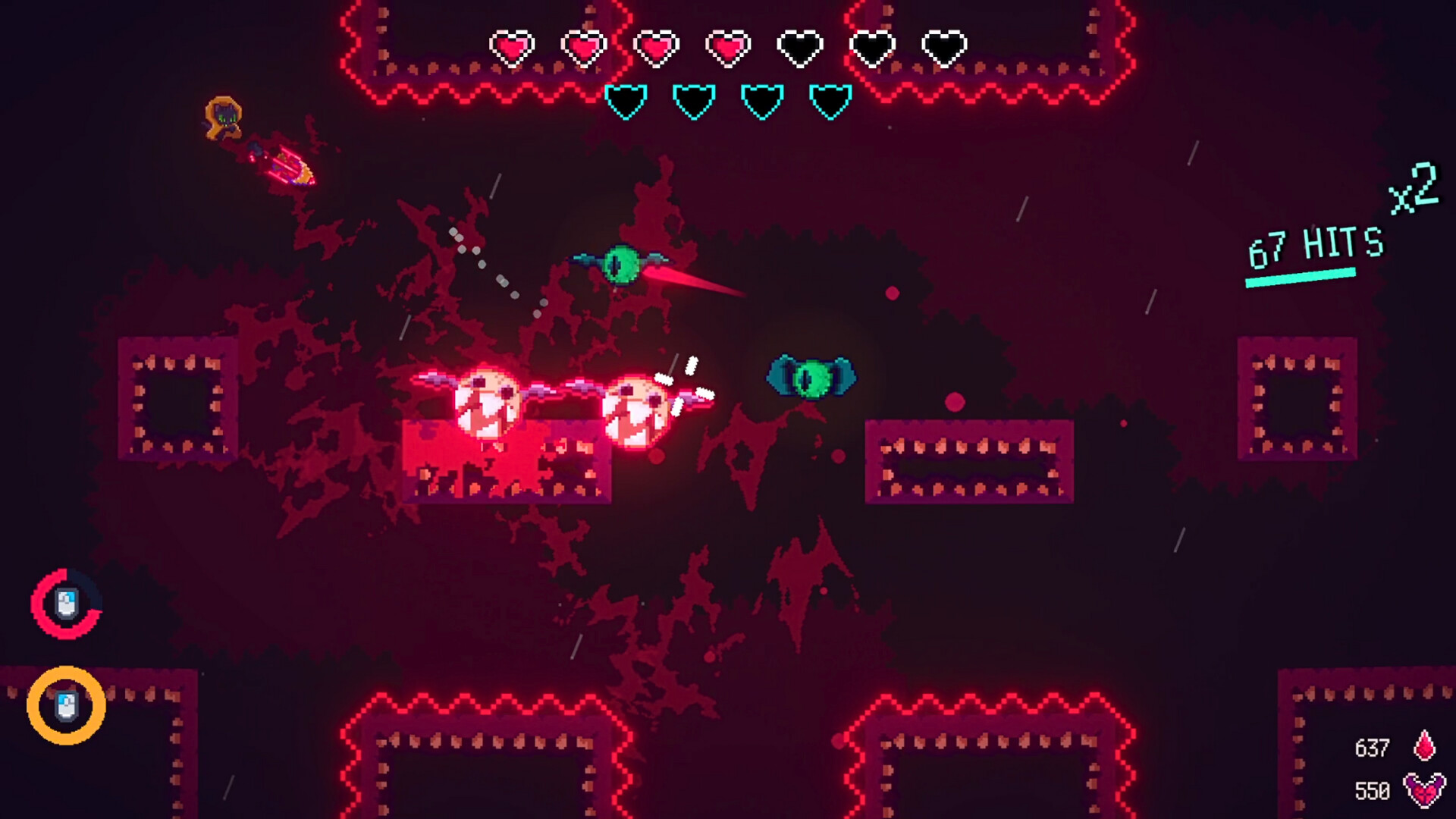The height and width of the screenshot is (819, 1456).
Task: Switch to the red hearts health row
Action: point(728,47)
